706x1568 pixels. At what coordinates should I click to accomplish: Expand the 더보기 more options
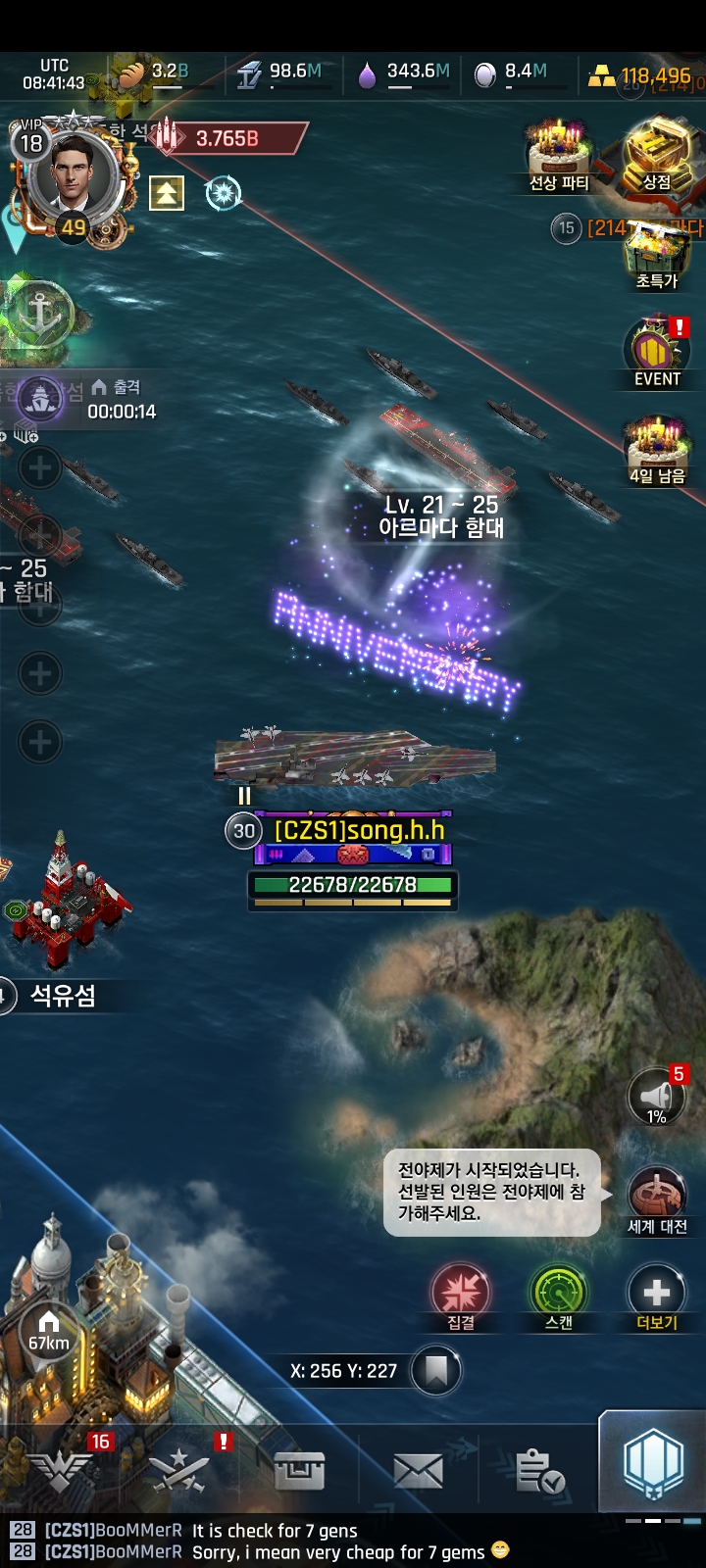pyautogui.click(x=657, y=1292)
